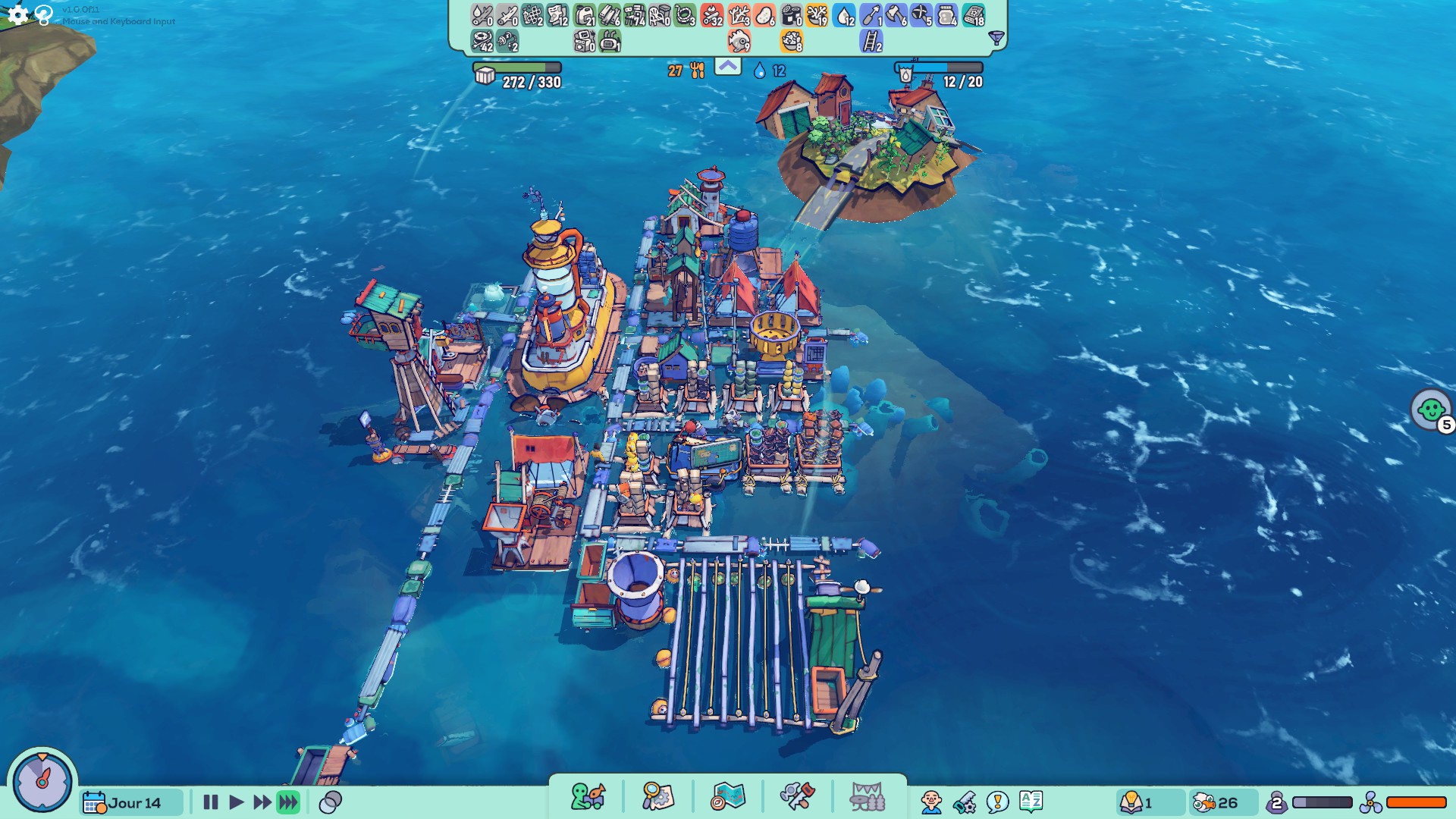The image size is (1456, 819).
Task: Open the green face notifications badge
Action: tap(1431, 410)
